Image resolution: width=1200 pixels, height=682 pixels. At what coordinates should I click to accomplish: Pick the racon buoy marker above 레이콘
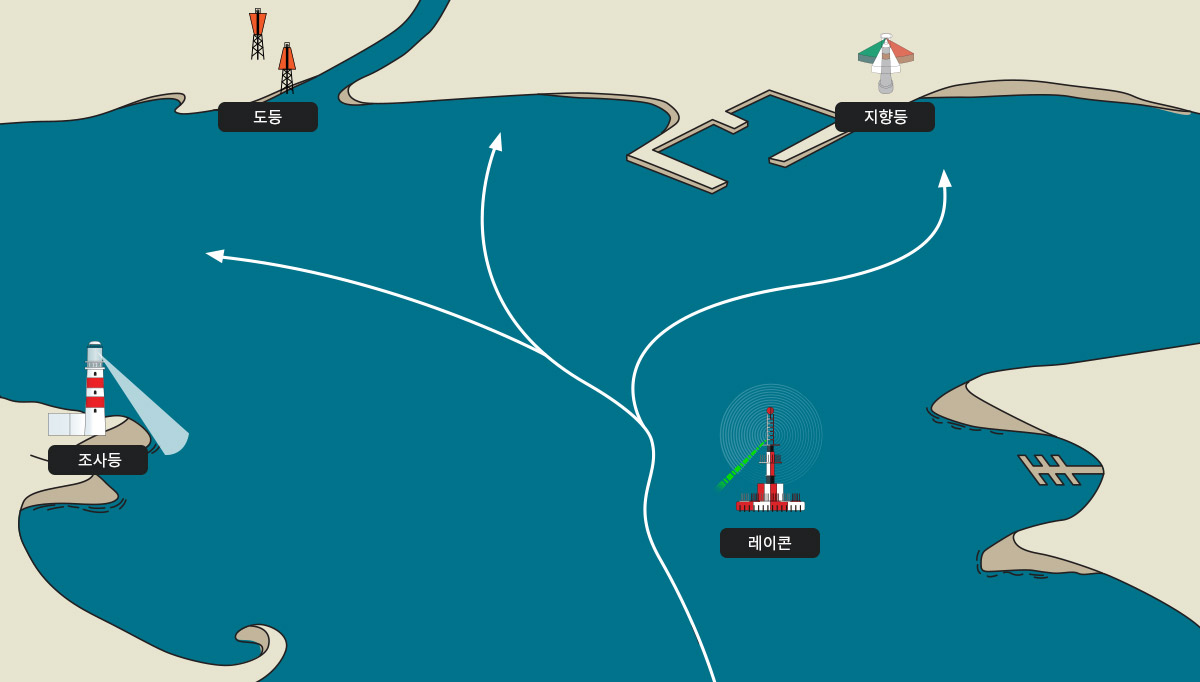770,460
